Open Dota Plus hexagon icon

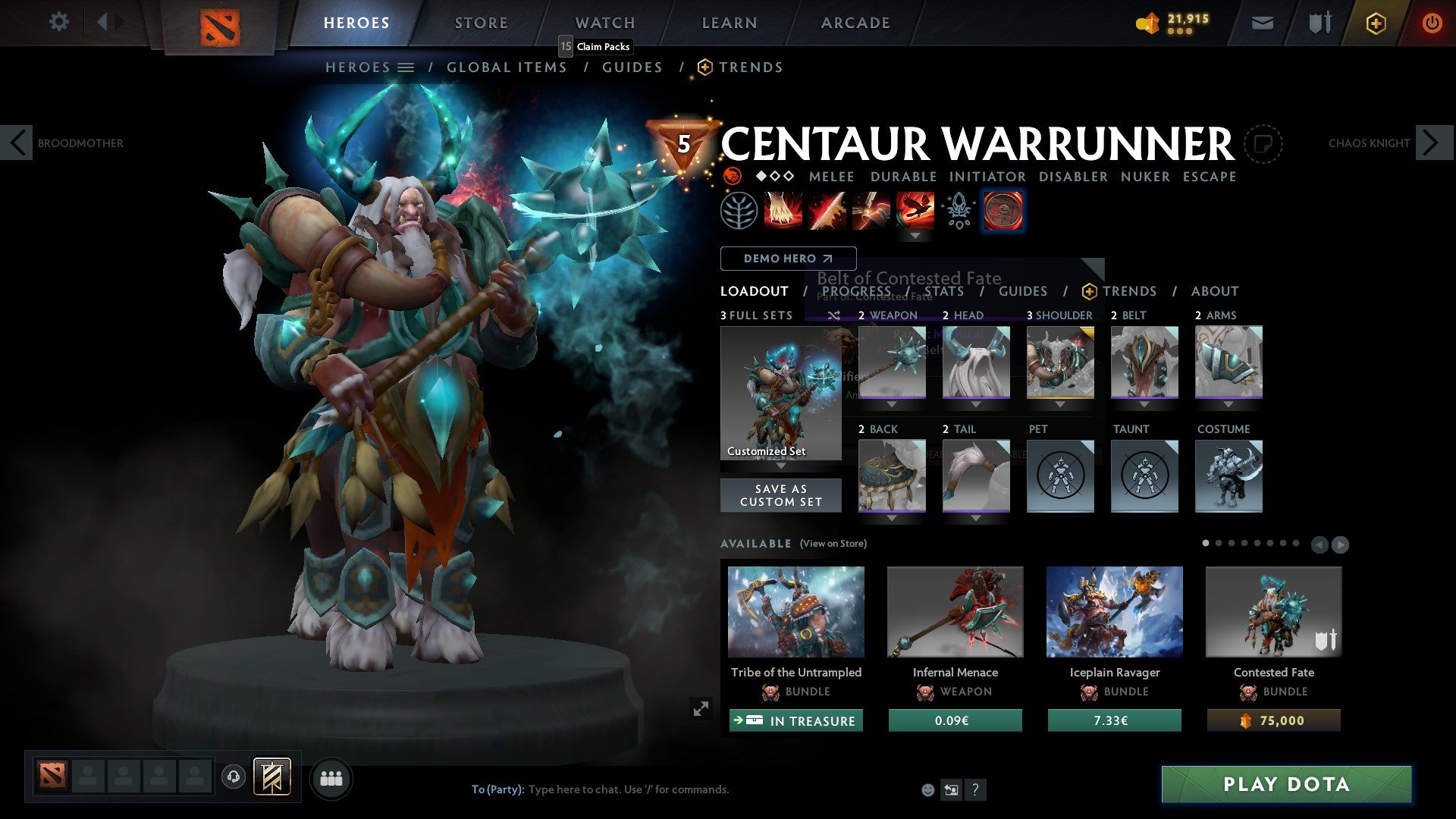[x=1376, y=23]
